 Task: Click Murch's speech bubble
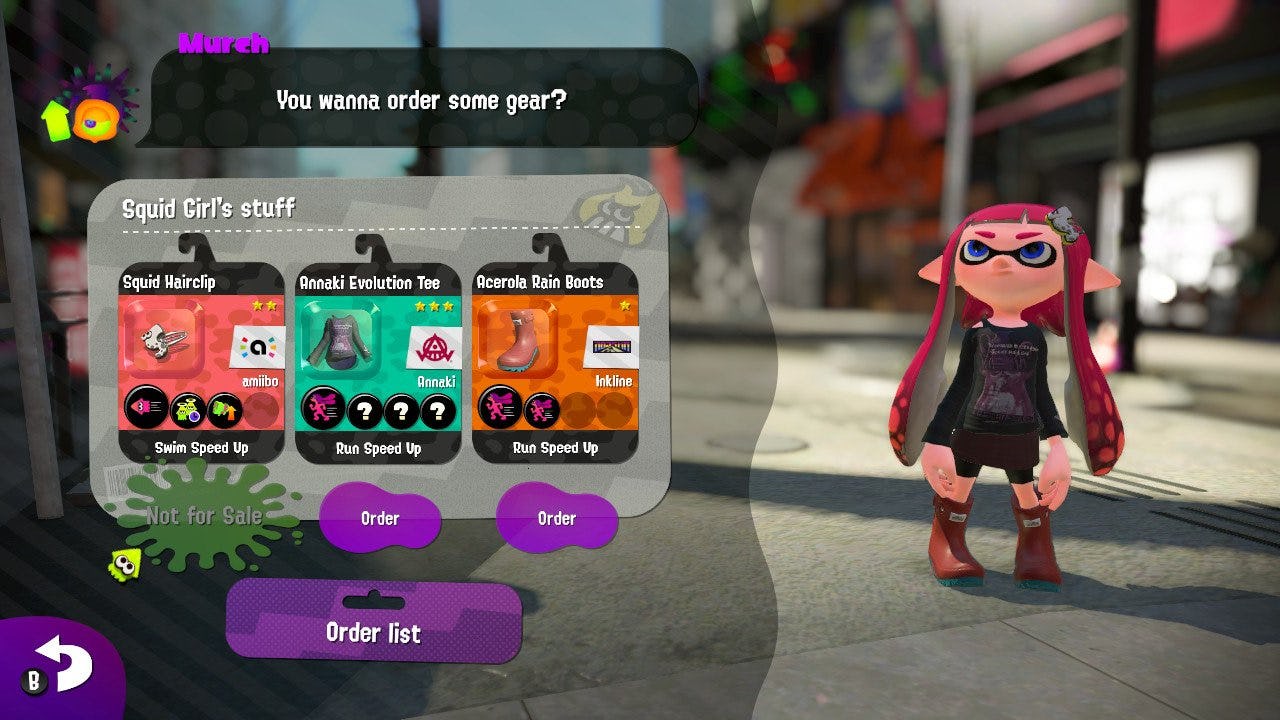point(420,101)
